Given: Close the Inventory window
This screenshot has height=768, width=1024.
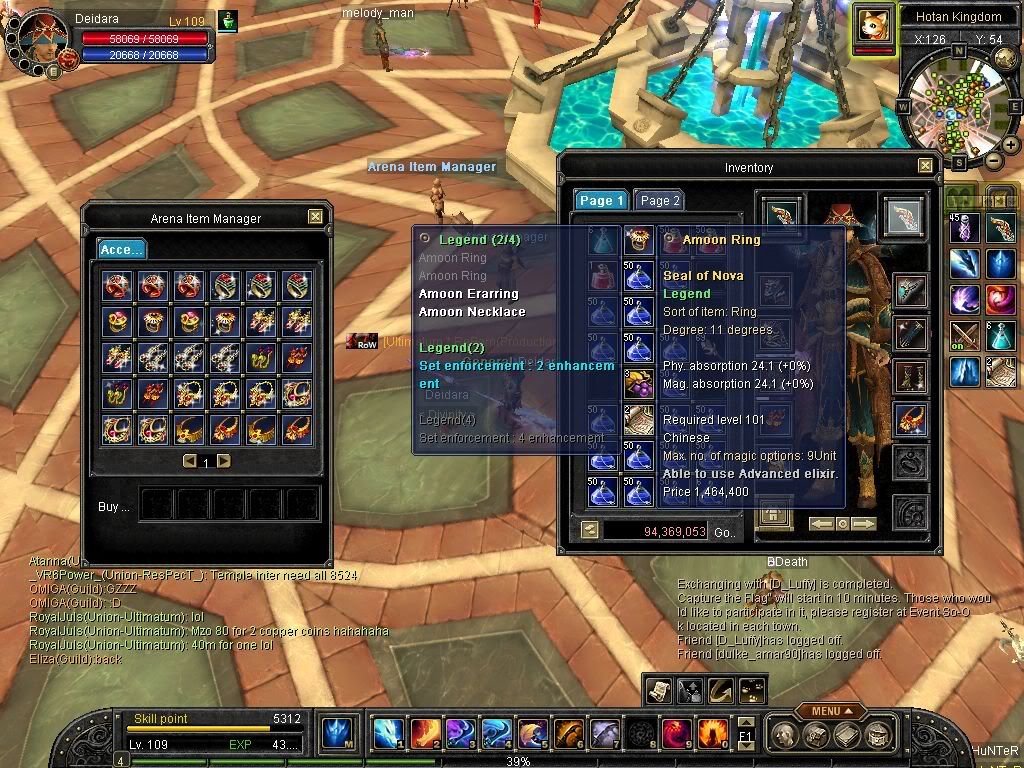Looking at the screenshot, I should pyautogui.click(x=925, y=166).
